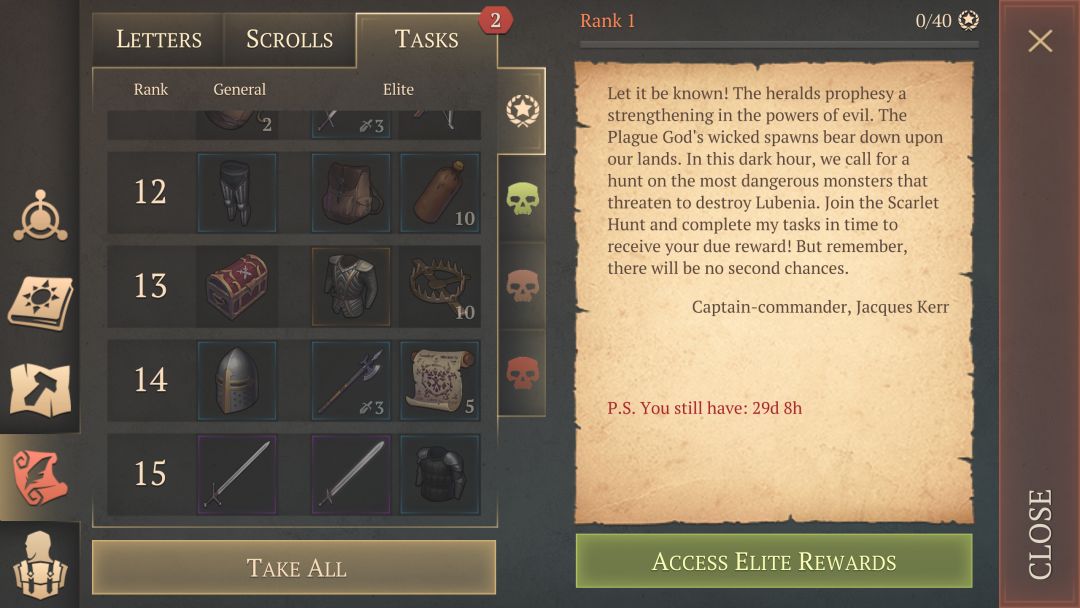The height and width of the screenshot is (608, 1080).
Task: Open the sun book journal icon
Action: [x=40, y=301]
